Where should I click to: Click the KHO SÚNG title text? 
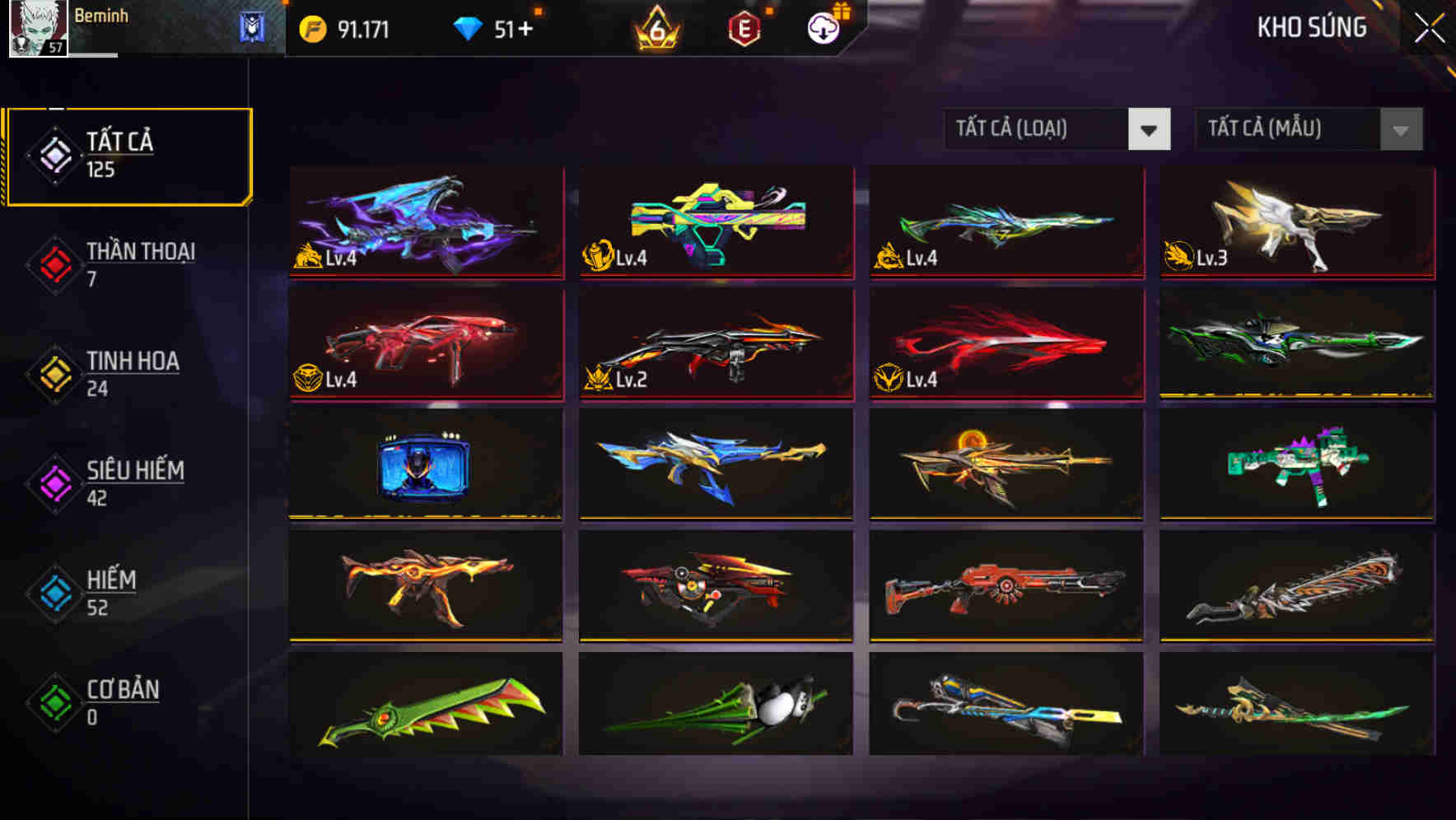tap(1312, 27)
